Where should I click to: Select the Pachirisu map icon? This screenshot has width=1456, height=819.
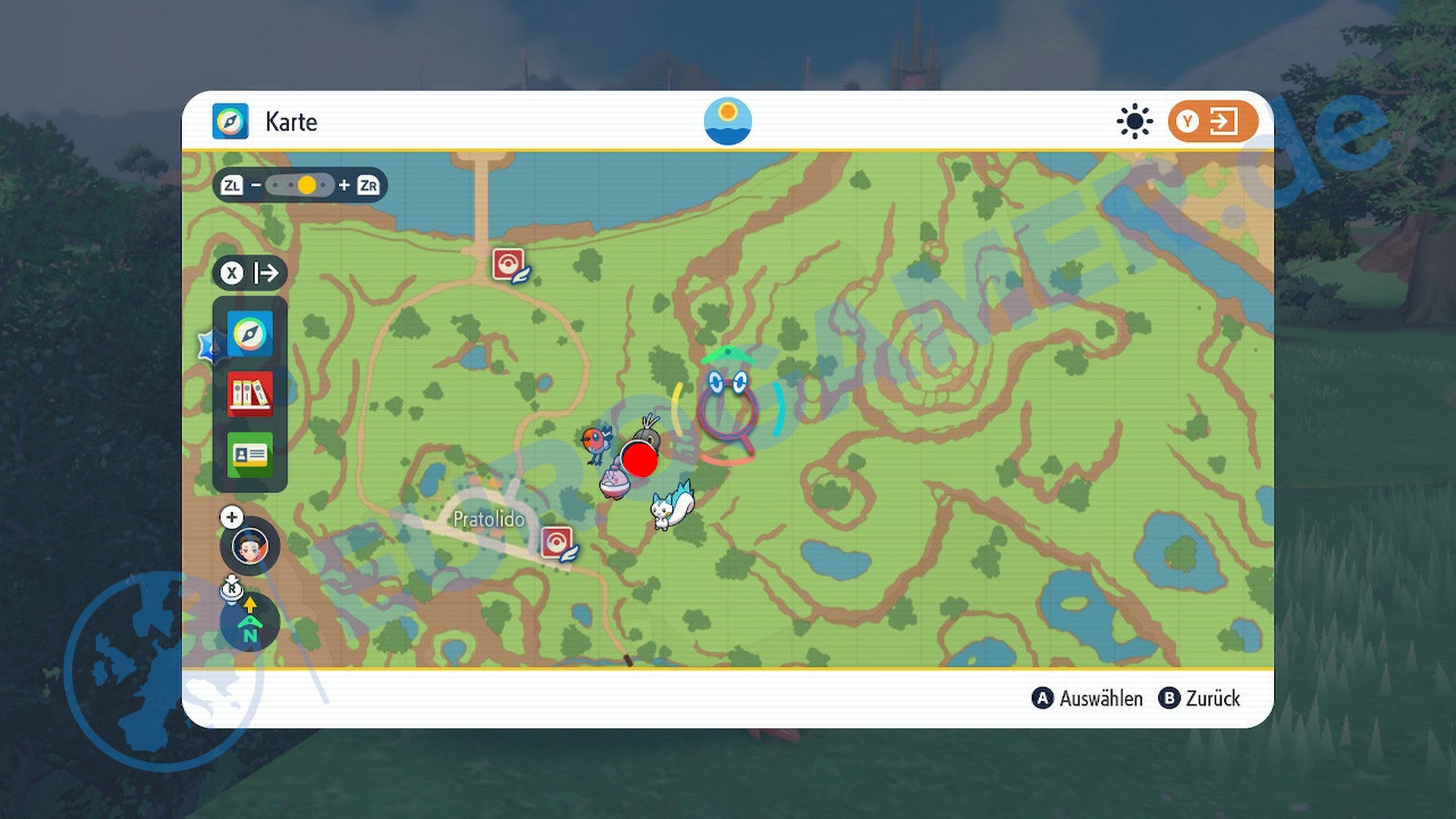coord(673,507)
